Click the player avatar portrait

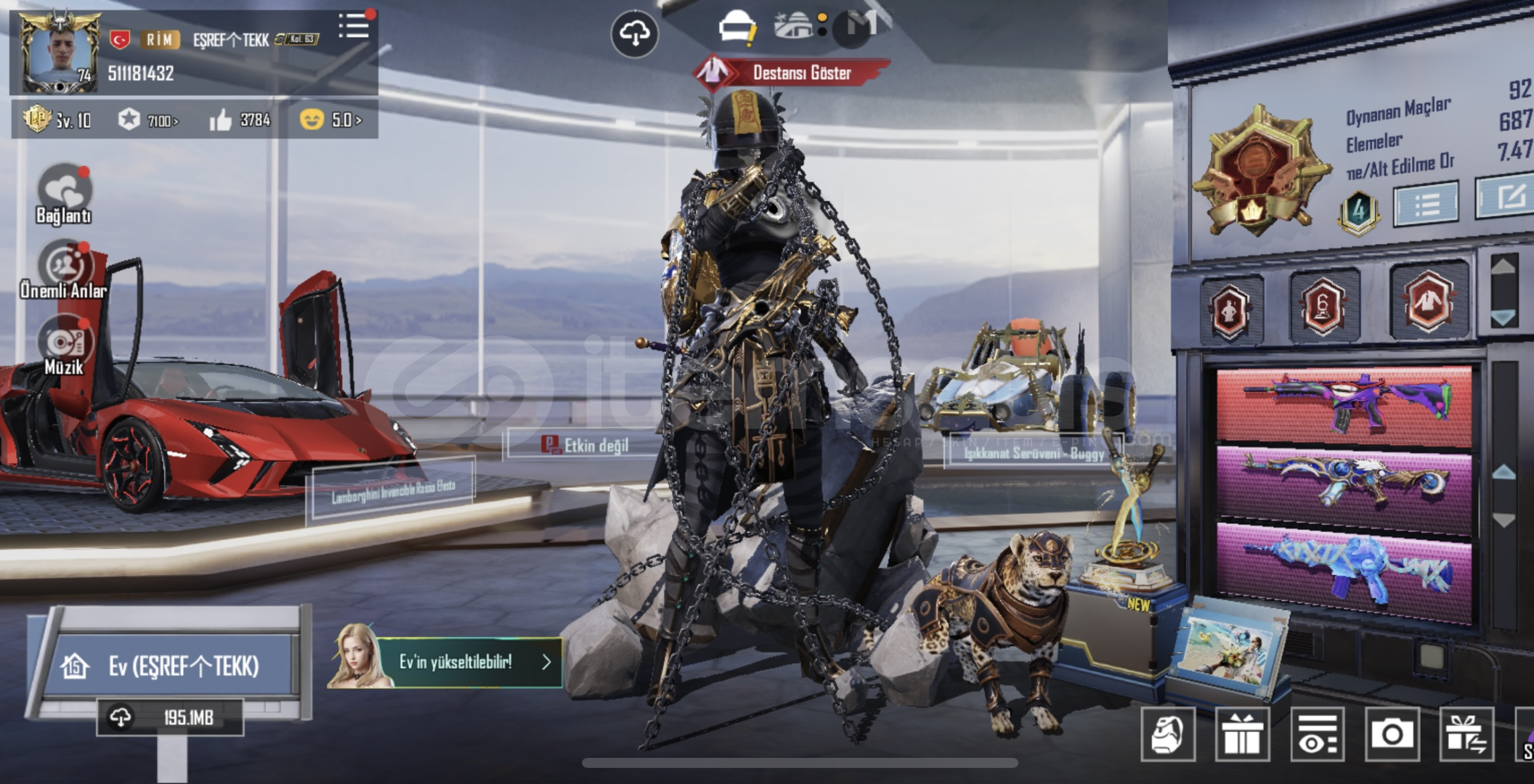60,52
